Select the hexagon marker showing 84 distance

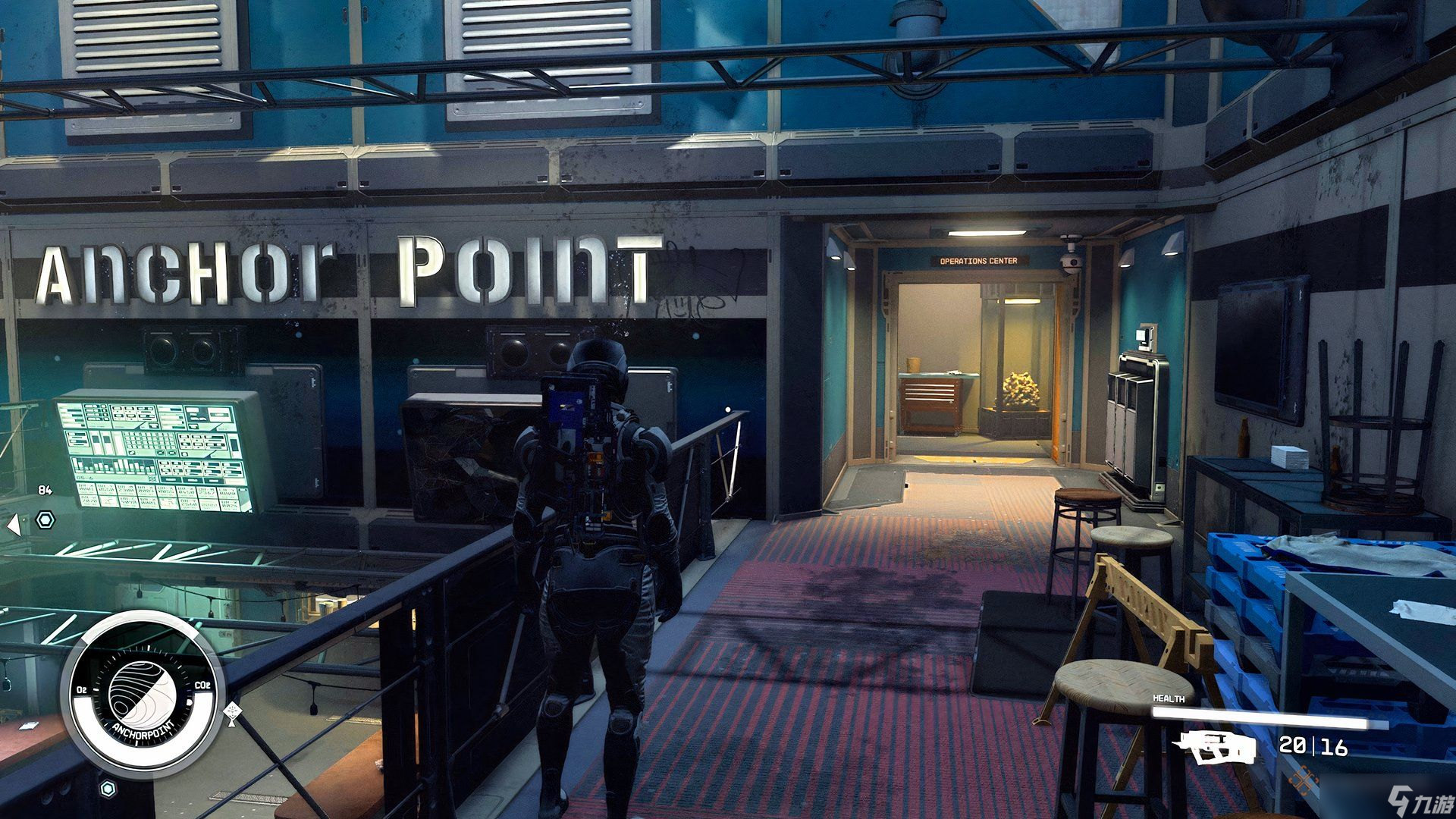[x=45, y=520]
